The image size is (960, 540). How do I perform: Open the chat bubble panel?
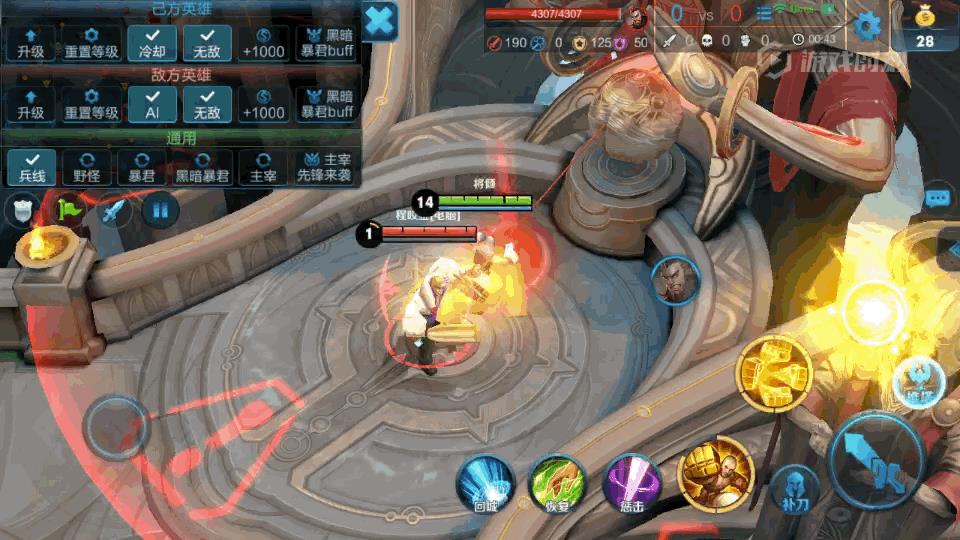click(937, 198)
